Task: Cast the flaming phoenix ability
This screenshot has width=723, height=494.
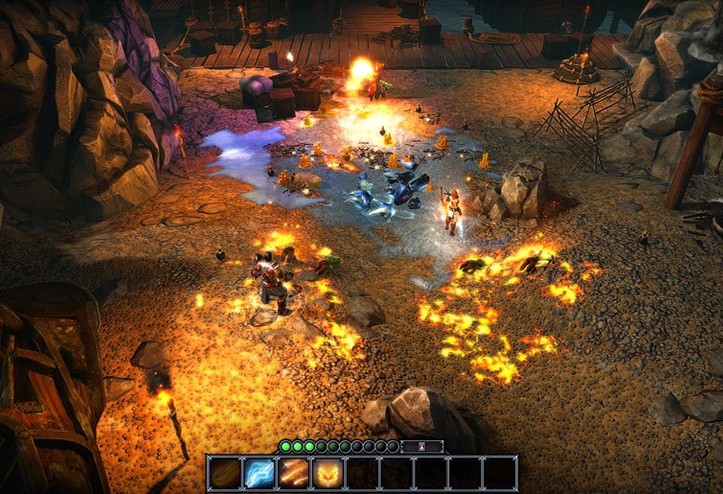Action: [x=328, y=473]
